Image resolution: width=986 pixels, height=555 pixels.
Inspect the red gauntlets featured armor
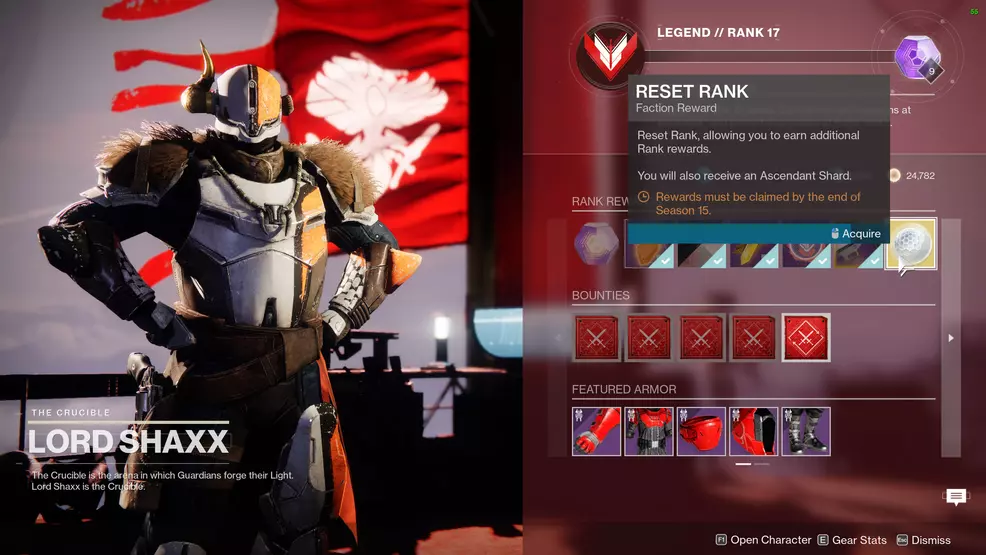pos(597,431)
